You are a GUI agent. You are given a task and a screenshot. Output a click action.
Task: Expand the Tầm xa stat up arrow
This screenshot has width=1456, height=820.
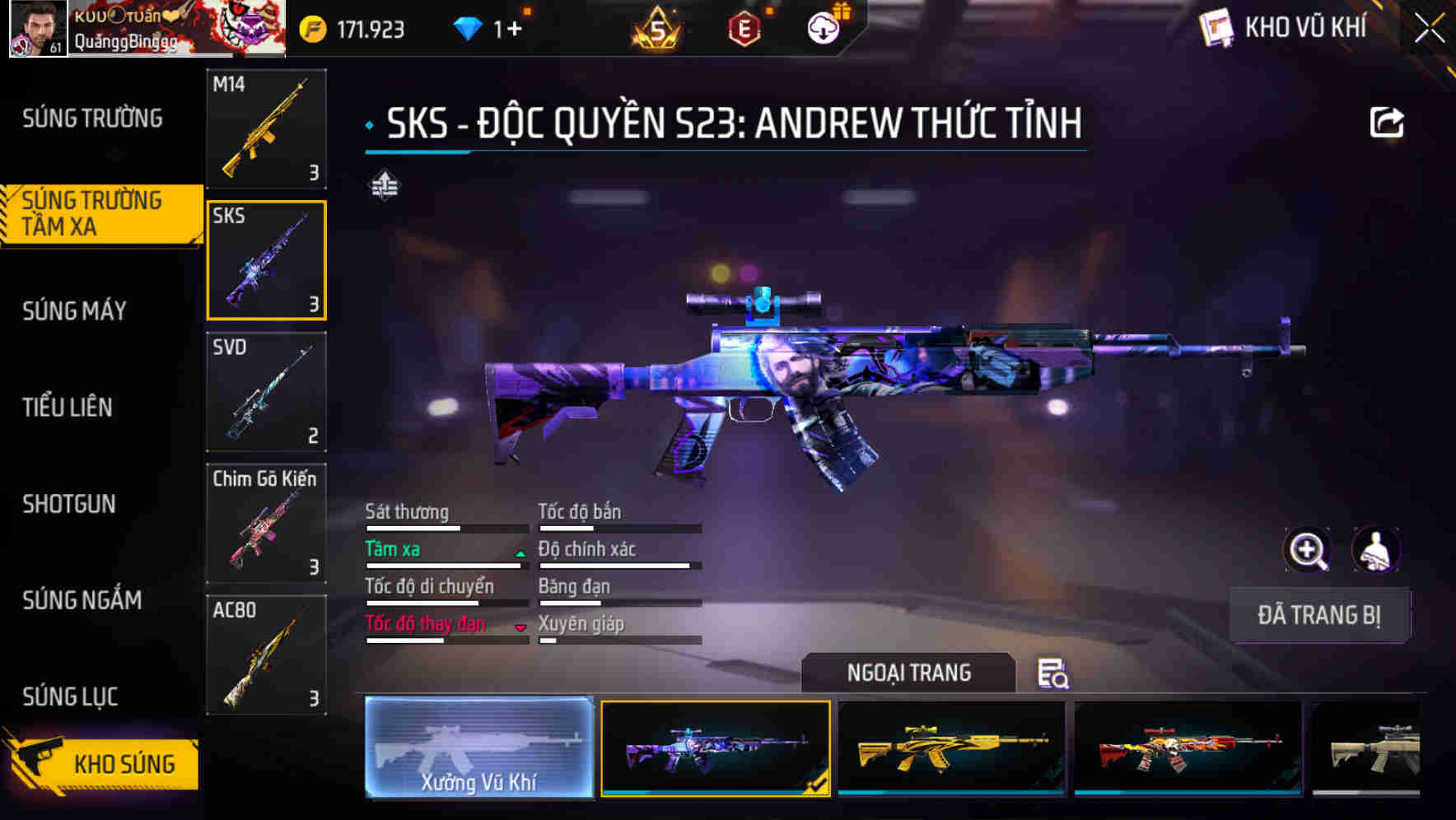(520, 553)
